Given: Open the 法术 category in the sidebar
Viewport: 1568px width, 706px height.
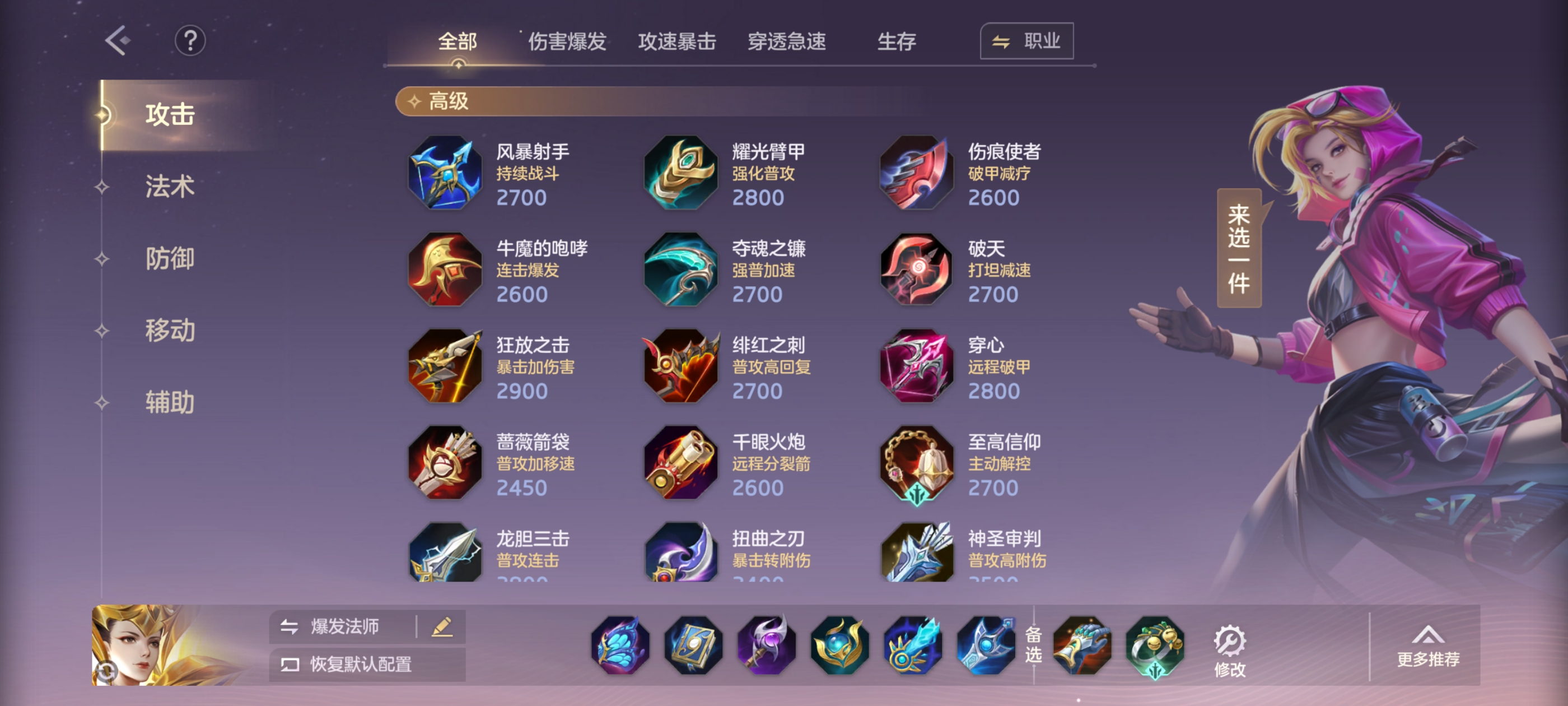Looking at the screenshot, I should coord(170,187).
